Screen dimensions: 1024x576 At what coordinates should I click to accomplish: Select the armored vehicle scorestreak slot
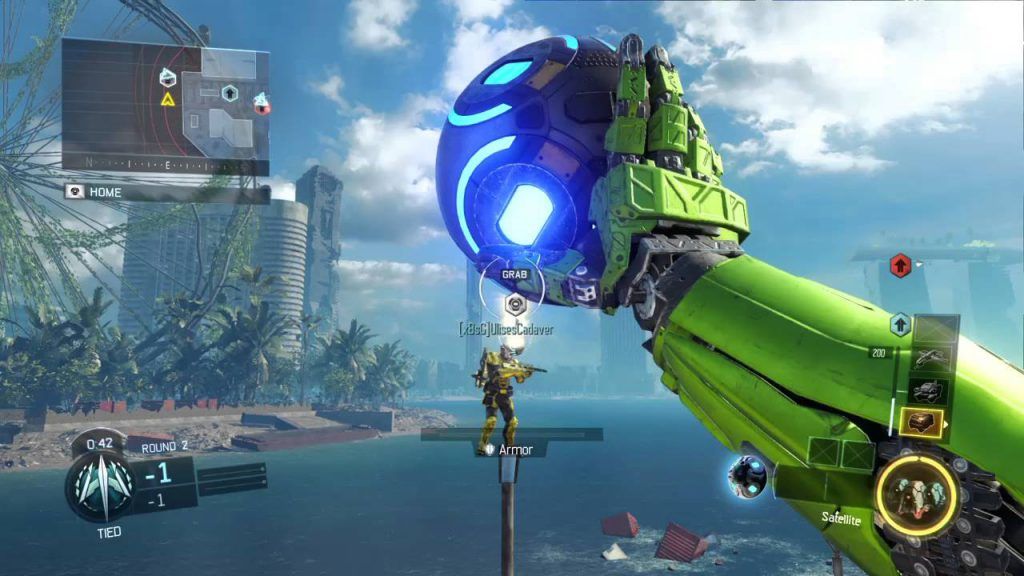(x=929, y=391)
